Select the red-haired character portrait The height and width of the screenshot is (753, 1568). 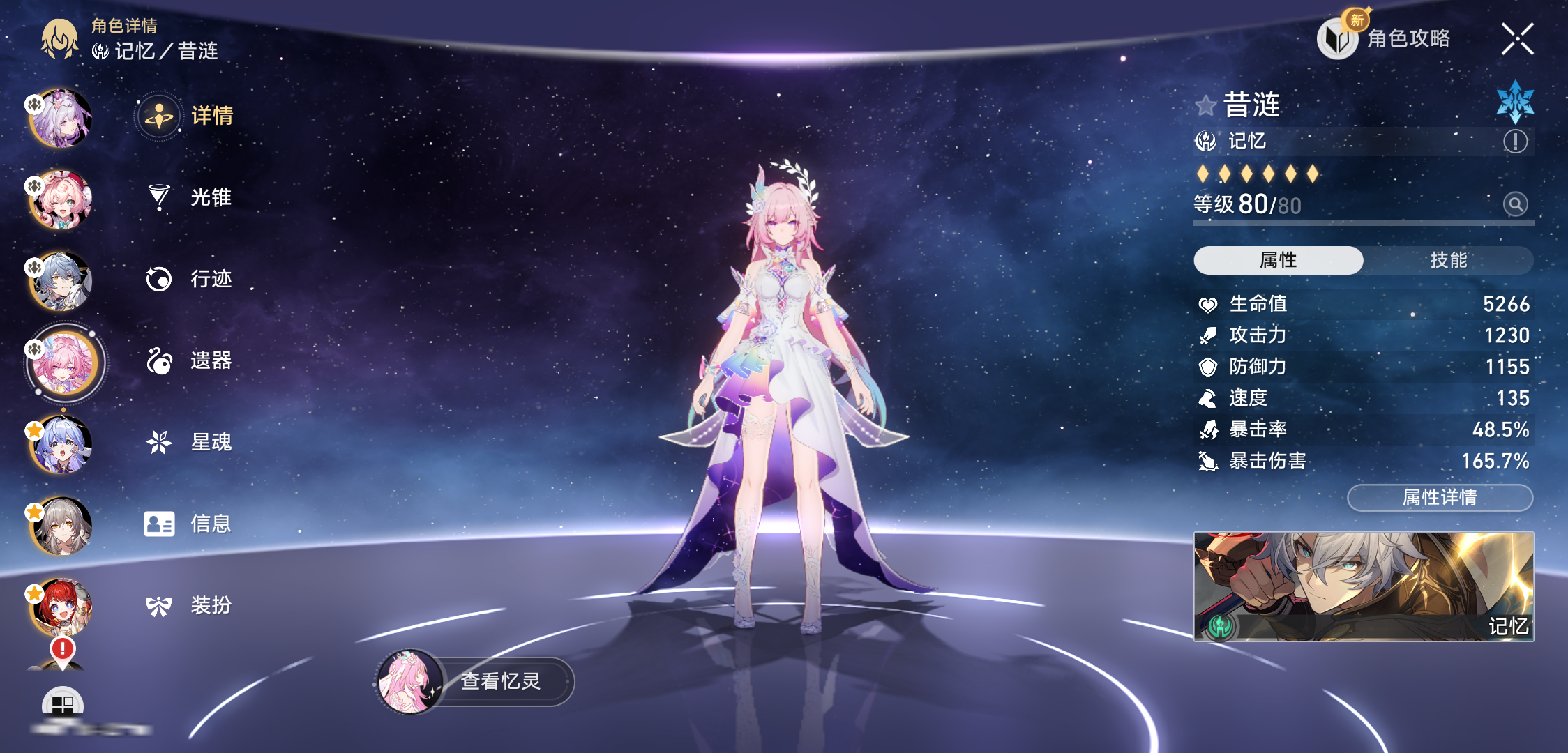click(x=61, y=607)
